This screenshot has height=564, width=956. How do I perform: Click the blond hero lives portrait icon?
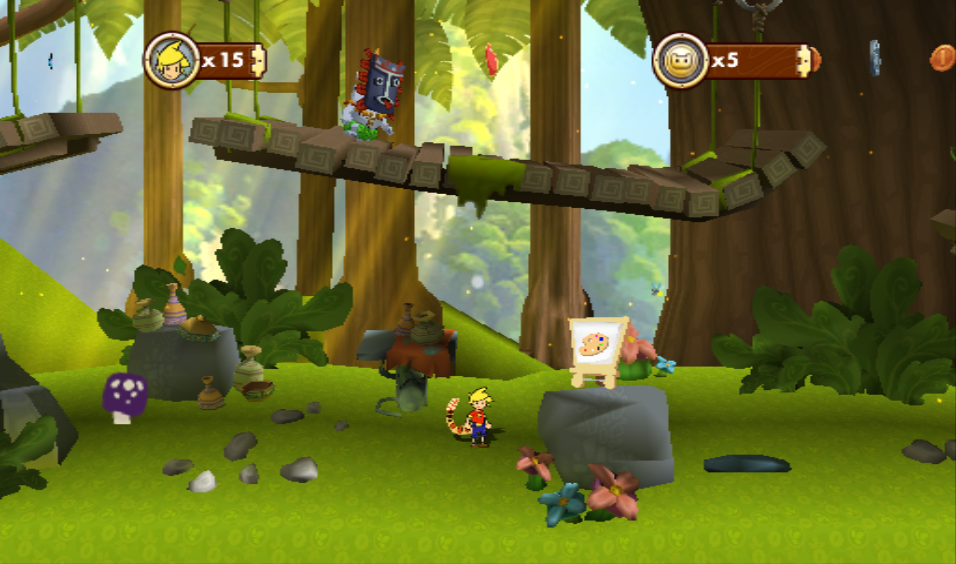point(170,60)
